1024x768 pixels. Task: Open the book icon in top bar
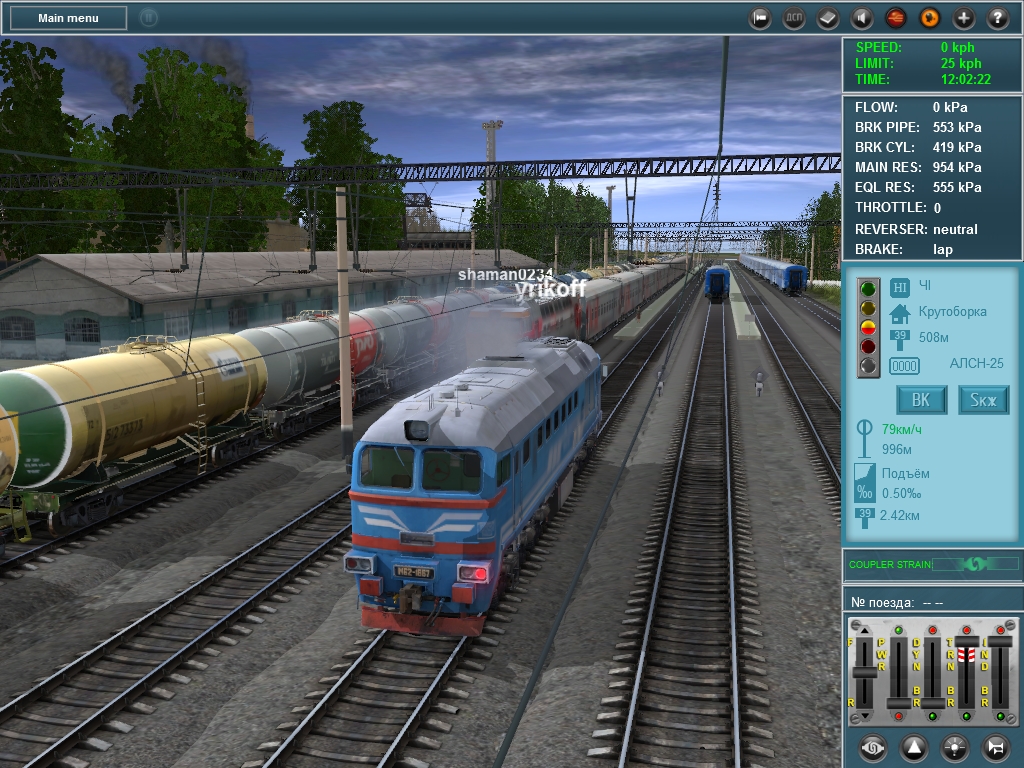click(x=828, y=18)
